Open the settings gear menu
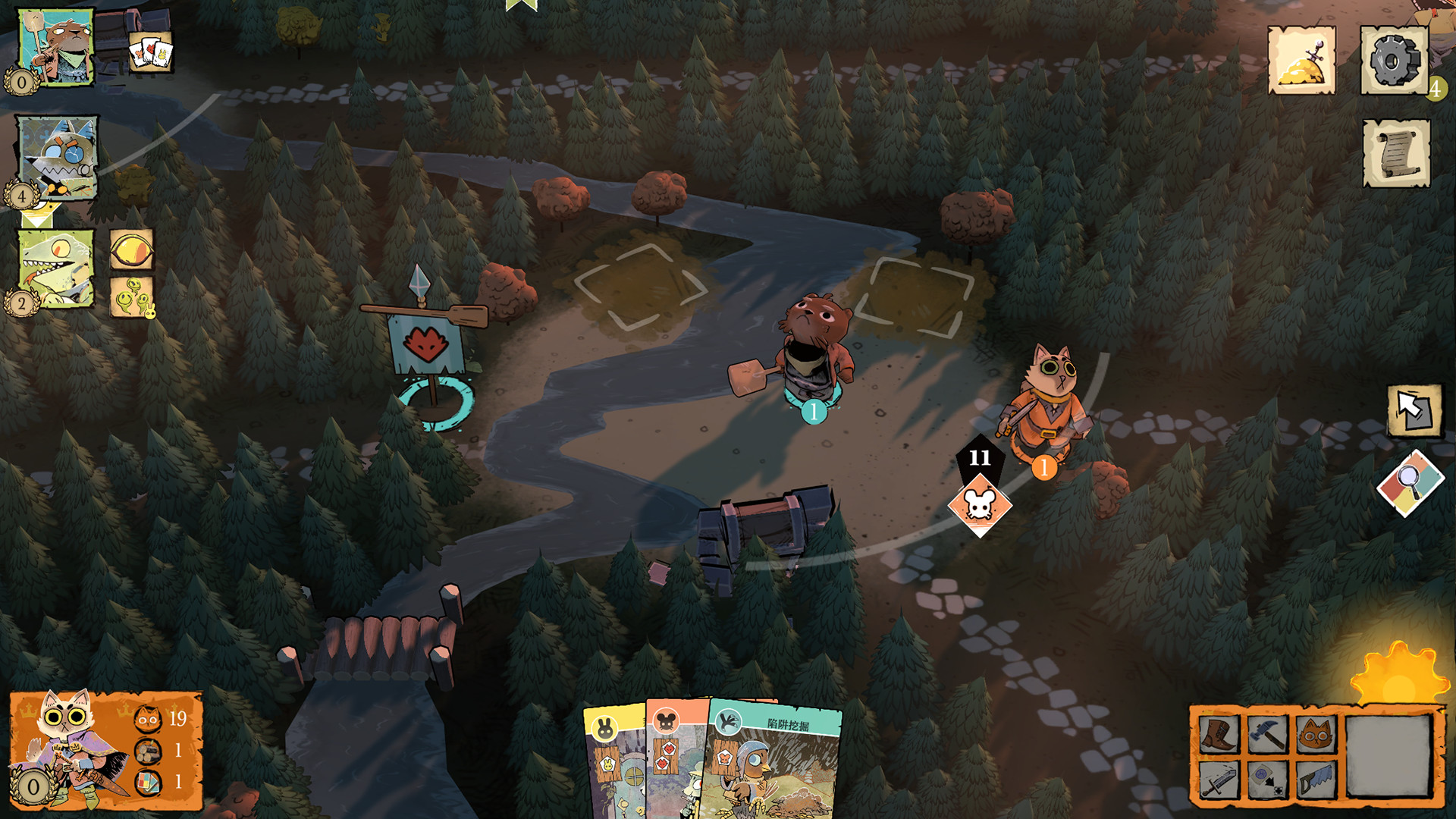The image size is (1456, 819). pyautogui.click(x=1394, y=61)
